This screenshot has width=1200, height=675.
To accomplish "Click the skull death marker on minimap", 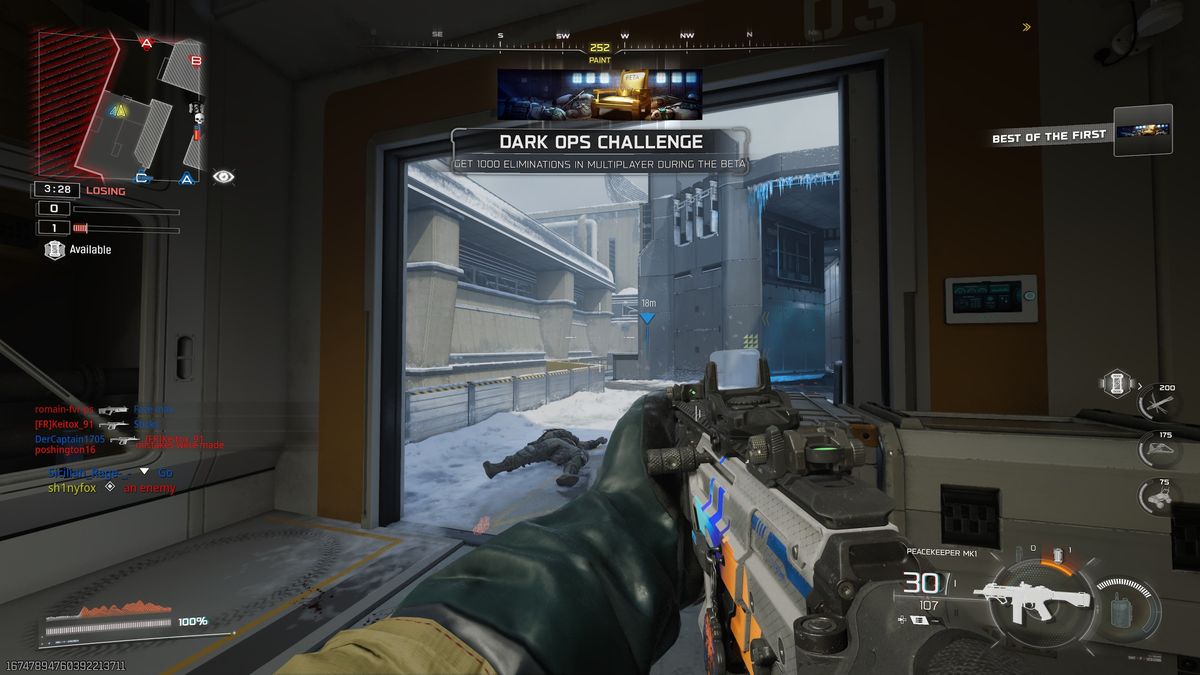I will [197, 119].
